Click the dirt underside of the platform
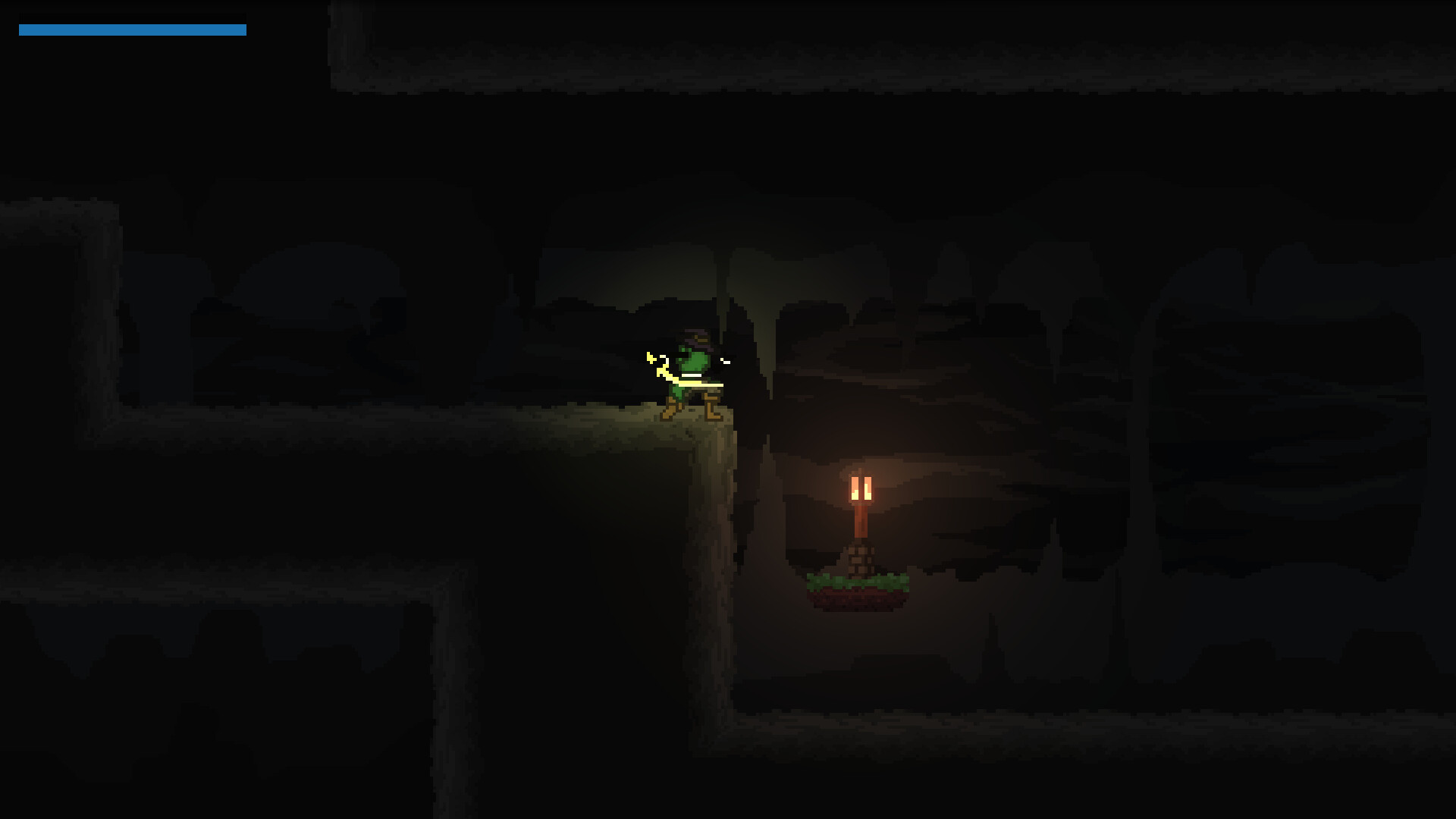 pos(857,601)
